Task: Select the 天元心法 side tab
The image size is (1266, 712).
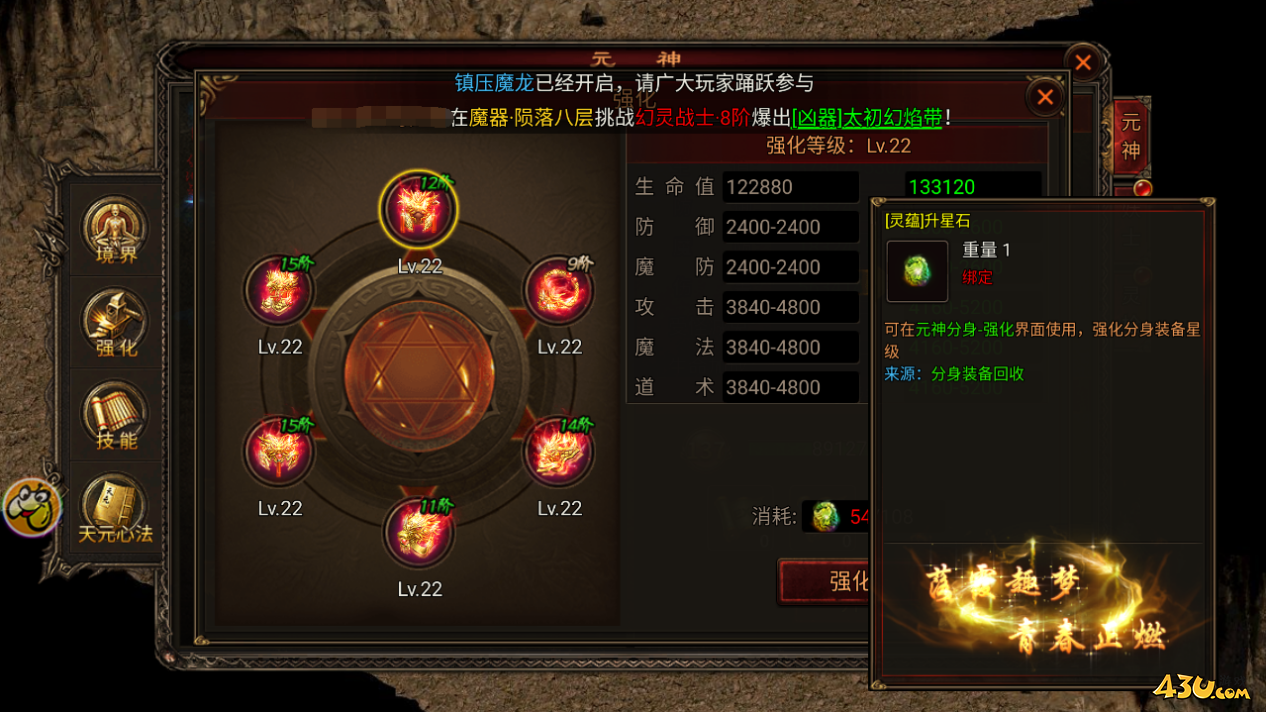Action: pyautogui.click(x=115, y=509)
